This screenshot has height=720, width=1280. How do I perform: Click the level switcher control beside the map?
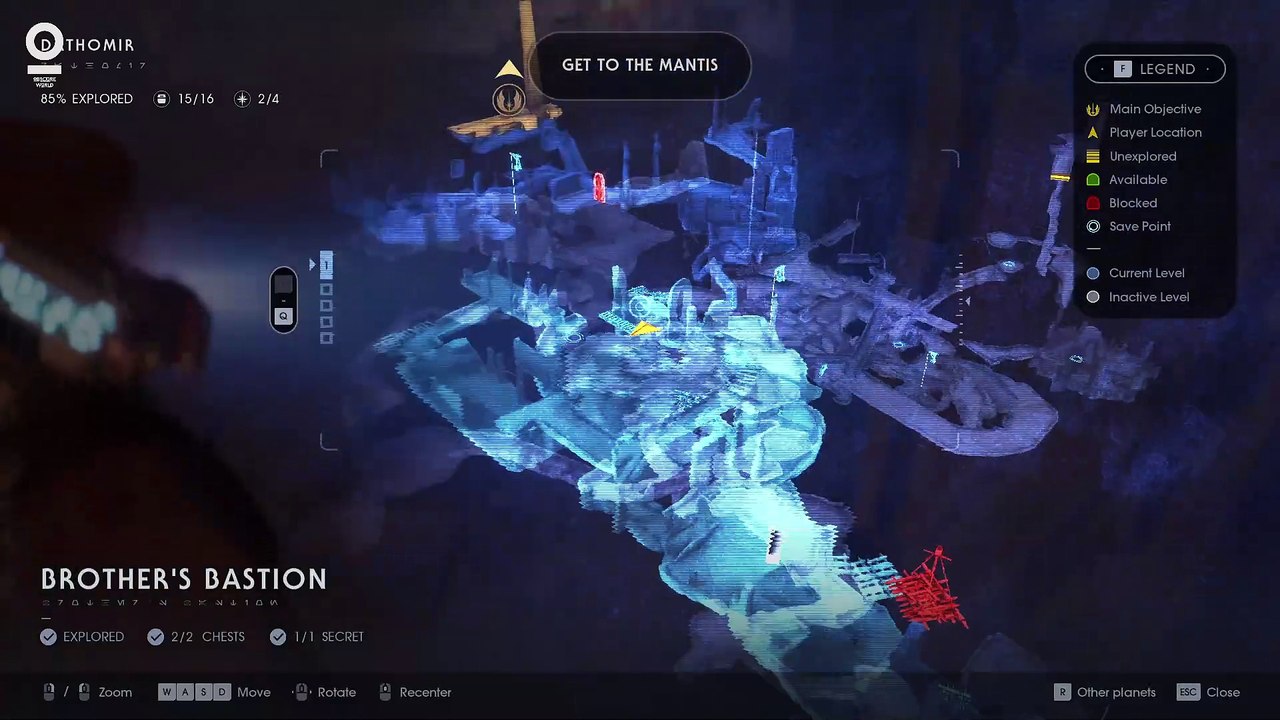pyautogui.click(x=284, y=299)
